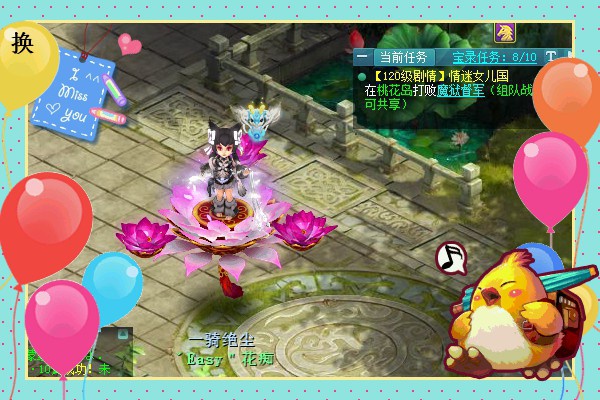The image size is (600, 400).
Task: Click the T button on the quest tracker
Action: (551, 57)
